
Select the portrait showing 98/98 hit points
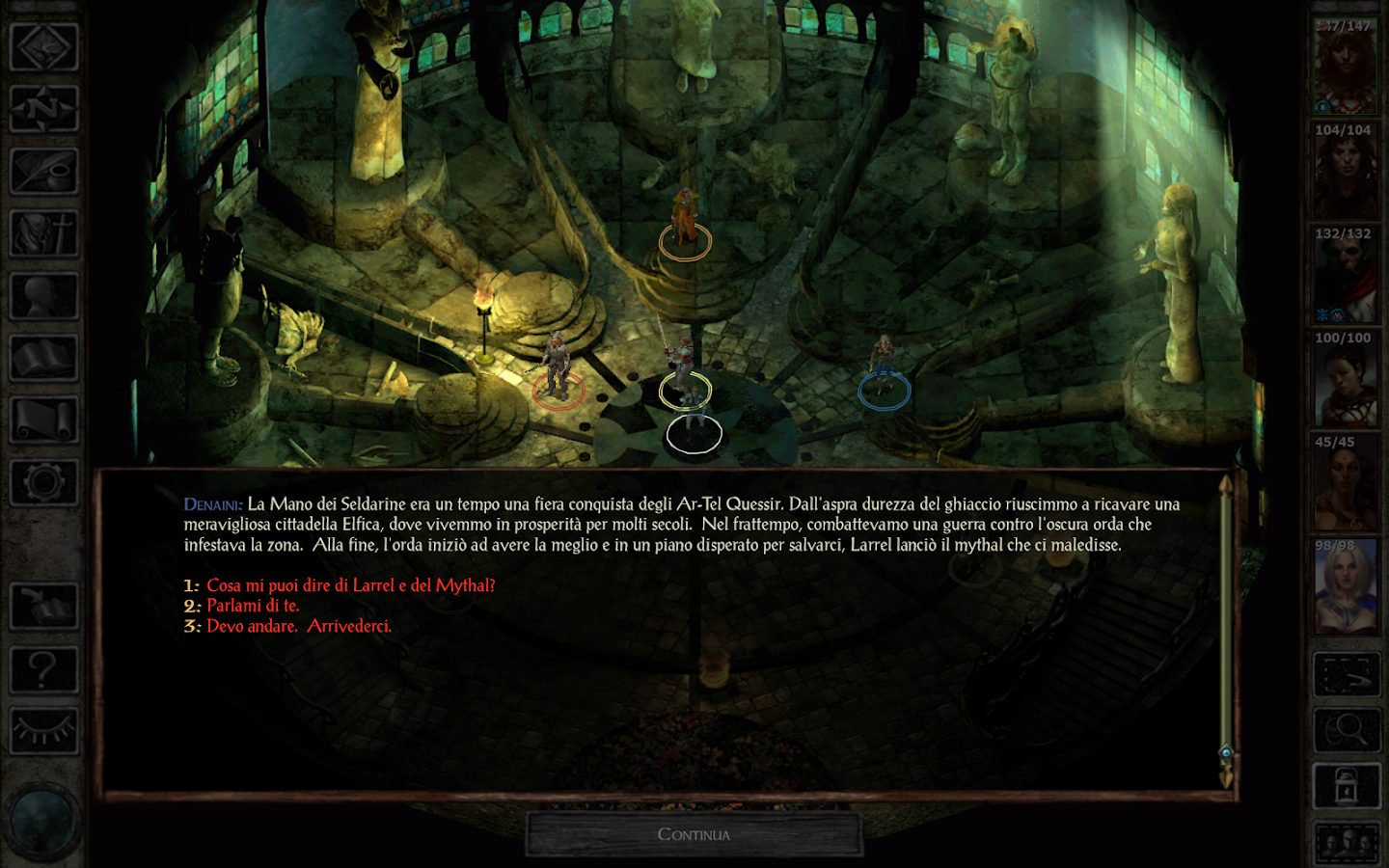point(1344,588)
